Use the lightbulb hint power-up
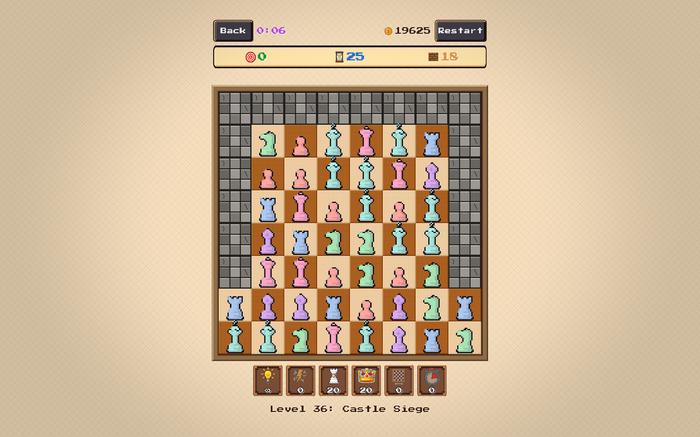 [267, 380]
